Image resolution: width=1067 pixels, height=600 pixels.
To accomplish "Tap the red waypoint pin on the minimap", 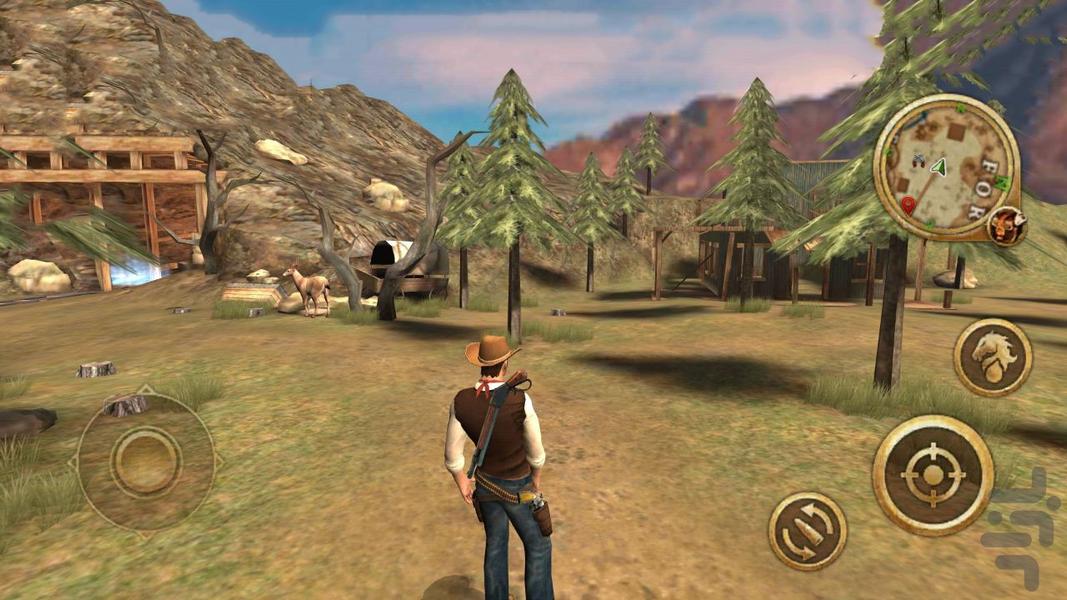I will [x=908, y=205].
